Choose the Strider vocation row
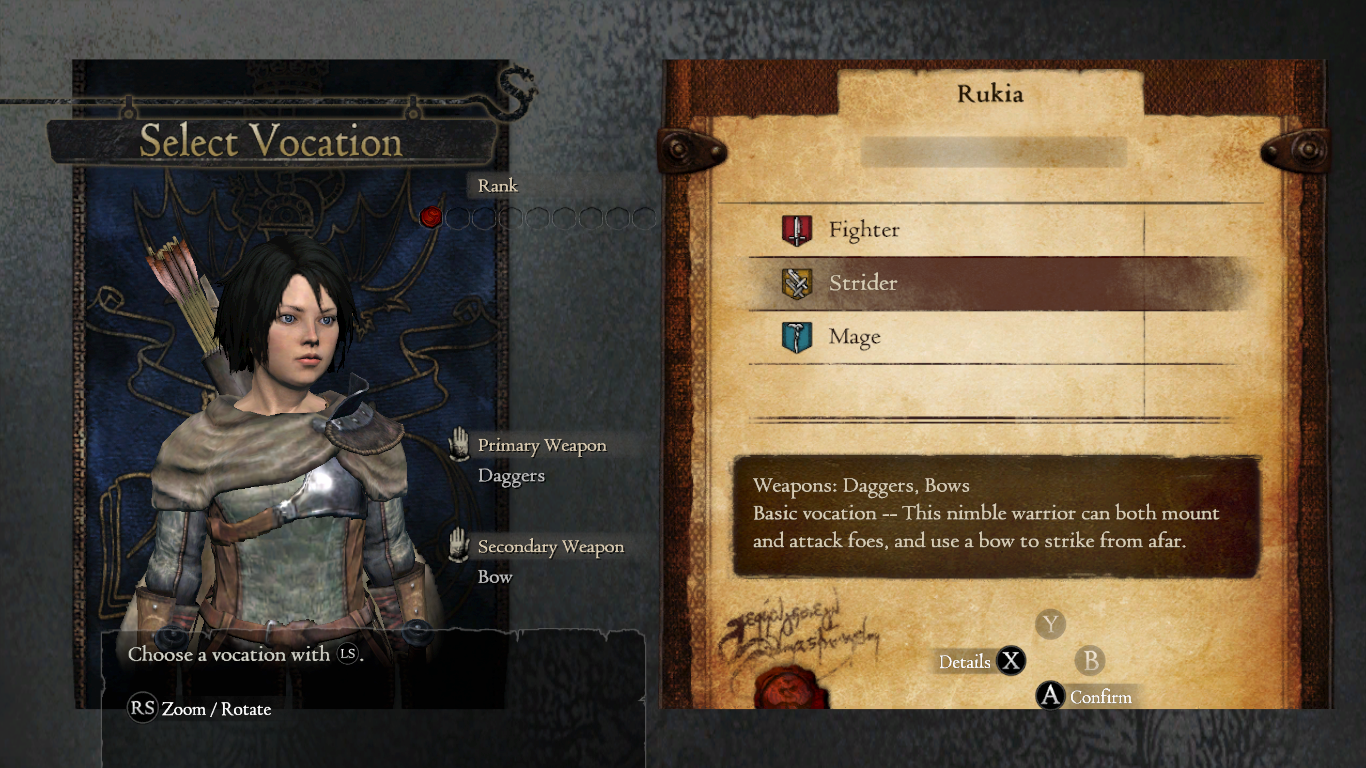The image size is (1366, 768). [x=863, y=284]
